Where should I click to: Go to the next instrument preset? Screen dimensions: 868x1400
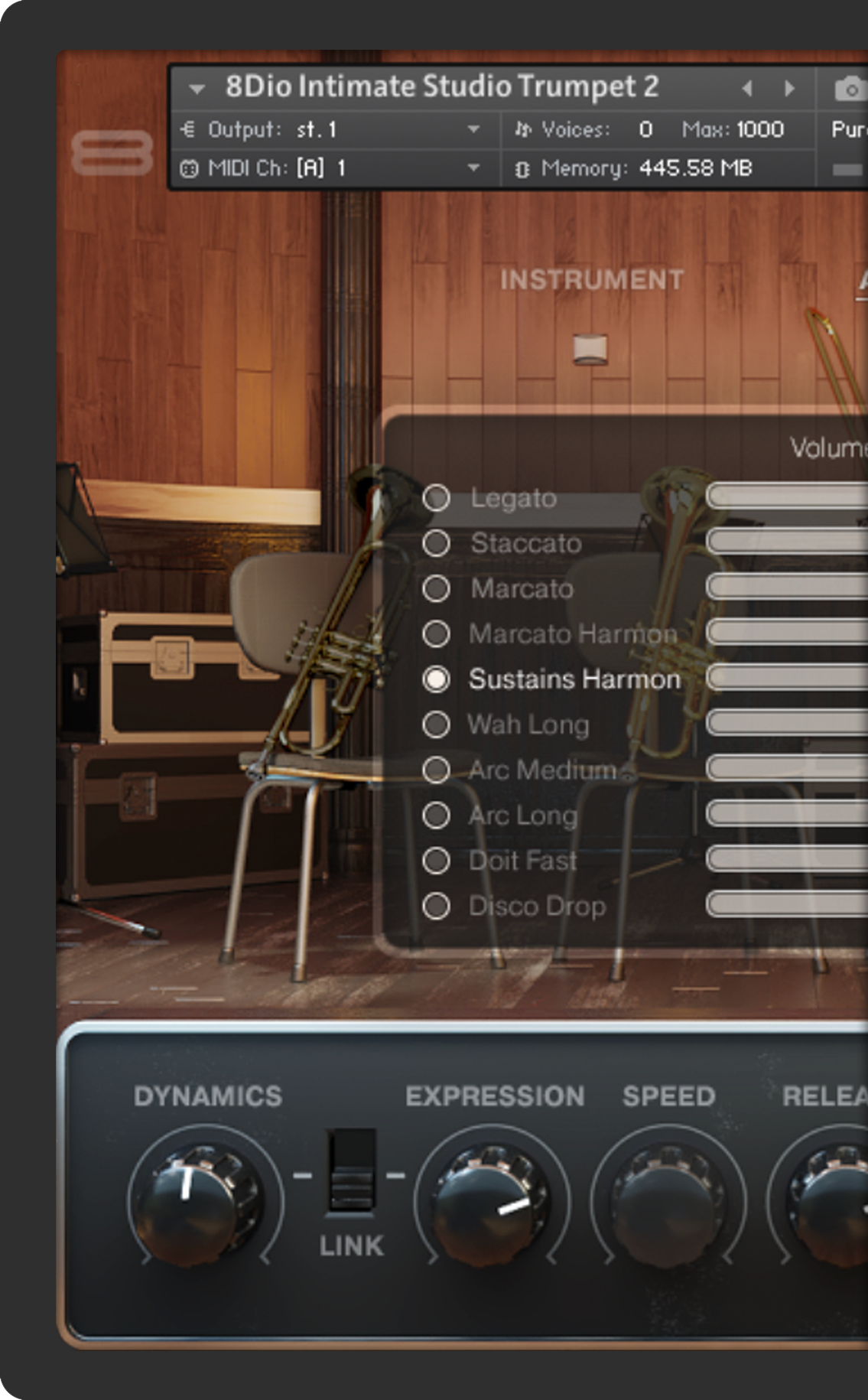(789, 89)
